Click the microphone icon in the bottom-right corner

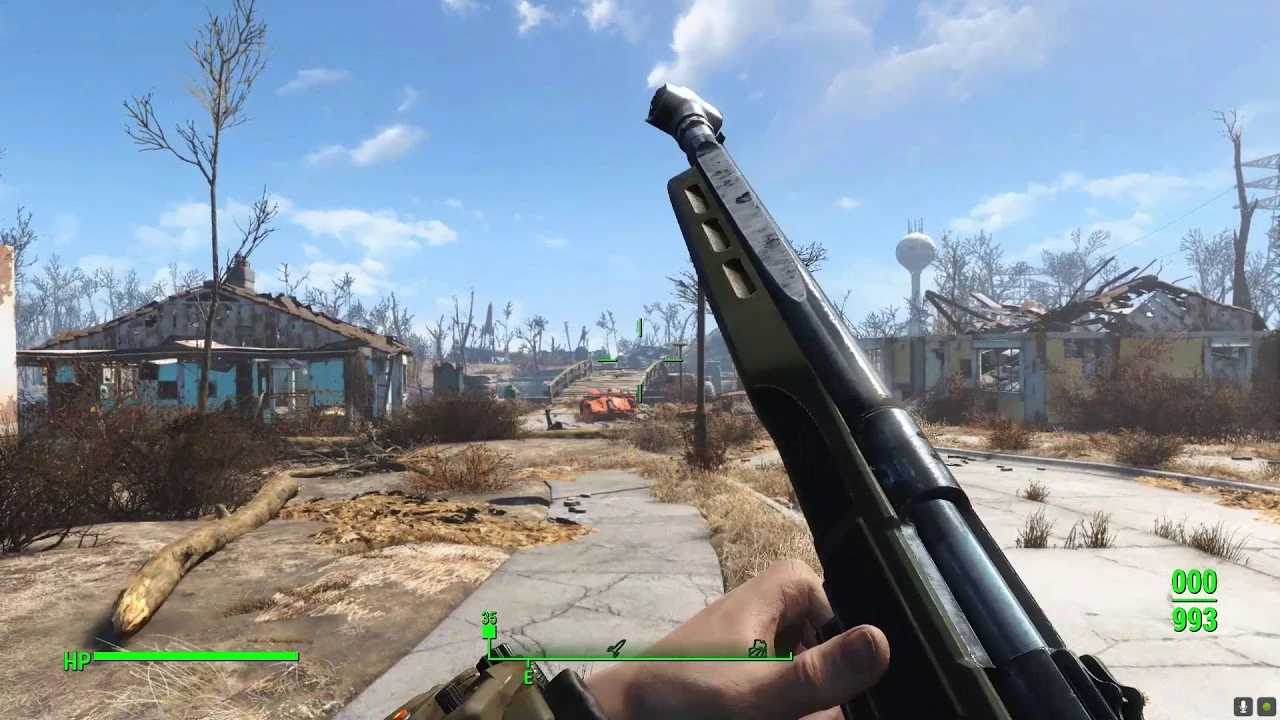tap(1243, 706)
